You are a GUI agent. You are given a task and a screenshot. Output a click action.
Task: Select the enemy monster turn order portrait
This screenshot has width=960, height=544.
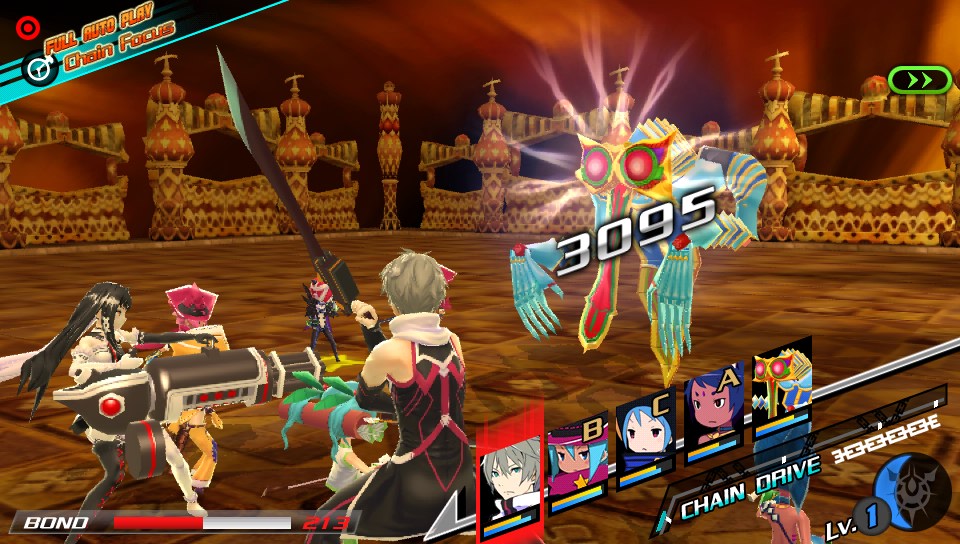[x=781, y=390]
